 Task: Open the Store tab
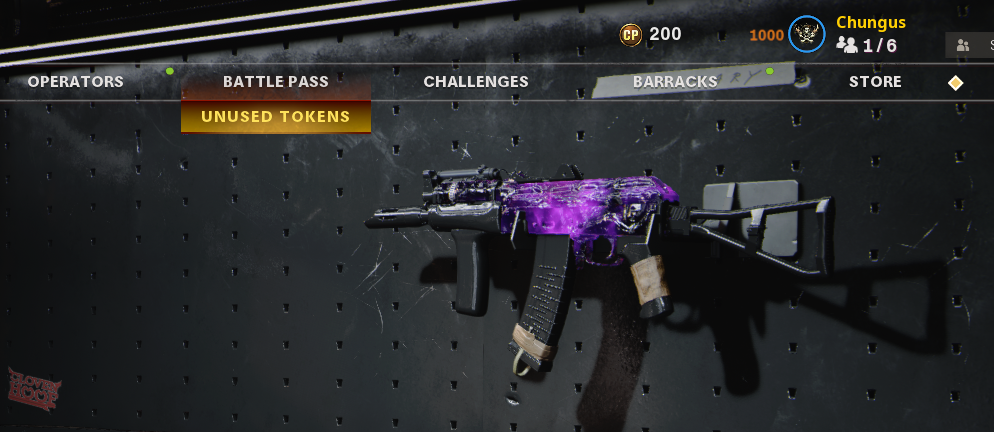875,82
